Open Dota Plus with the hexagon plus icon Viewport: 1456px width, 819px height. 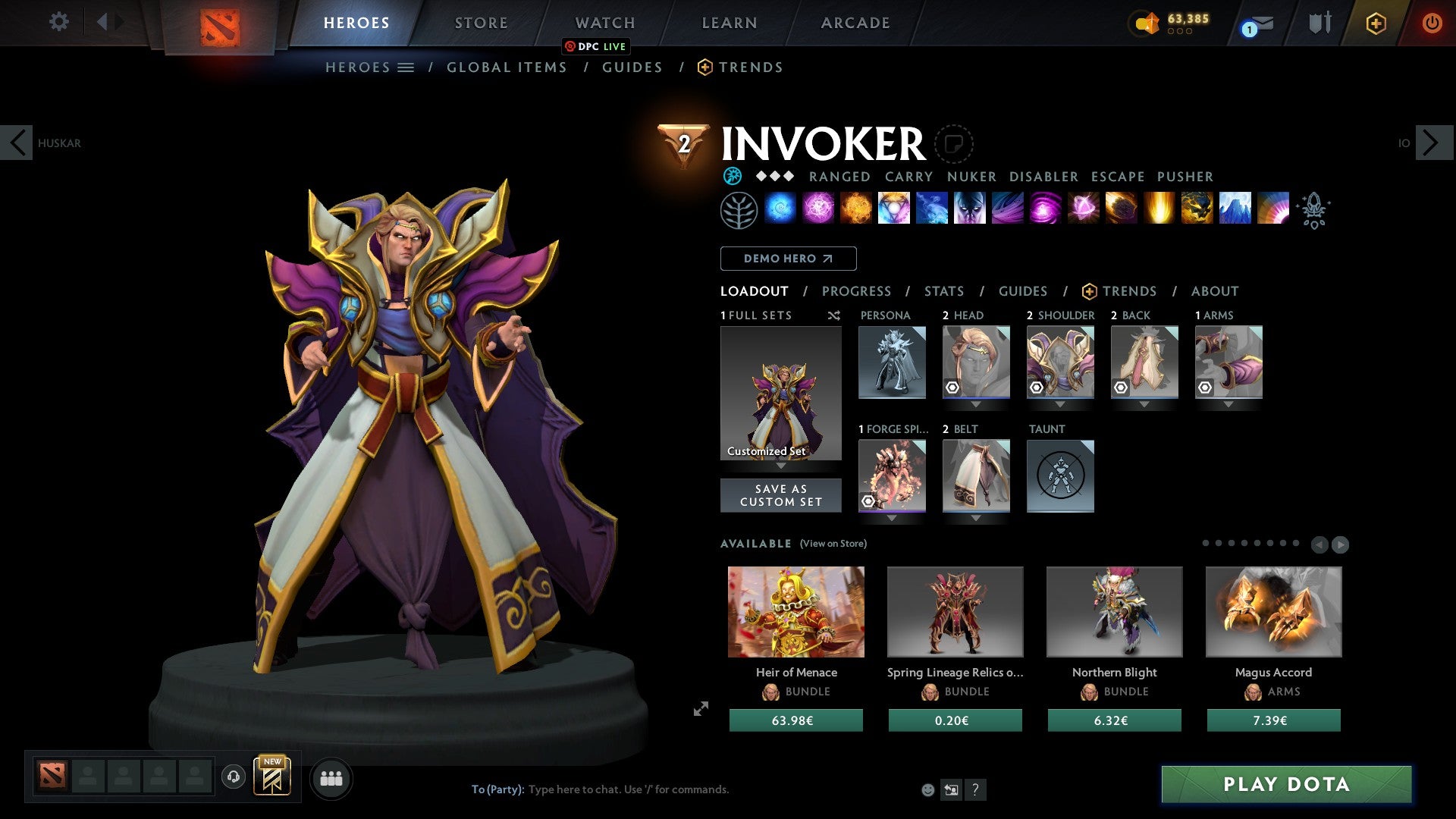tap(1375, 23)
